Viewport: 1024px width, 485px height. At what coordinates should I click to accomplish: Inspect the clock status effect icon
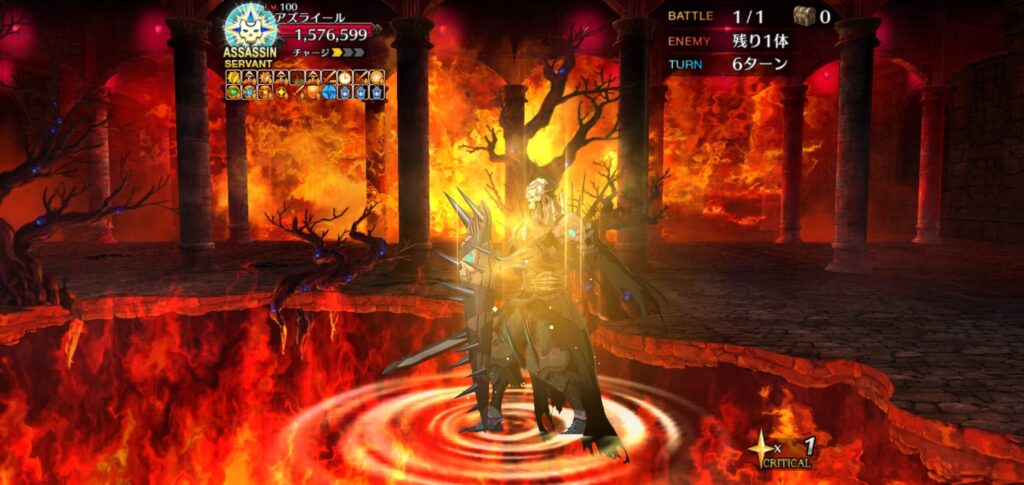(345, 78)
